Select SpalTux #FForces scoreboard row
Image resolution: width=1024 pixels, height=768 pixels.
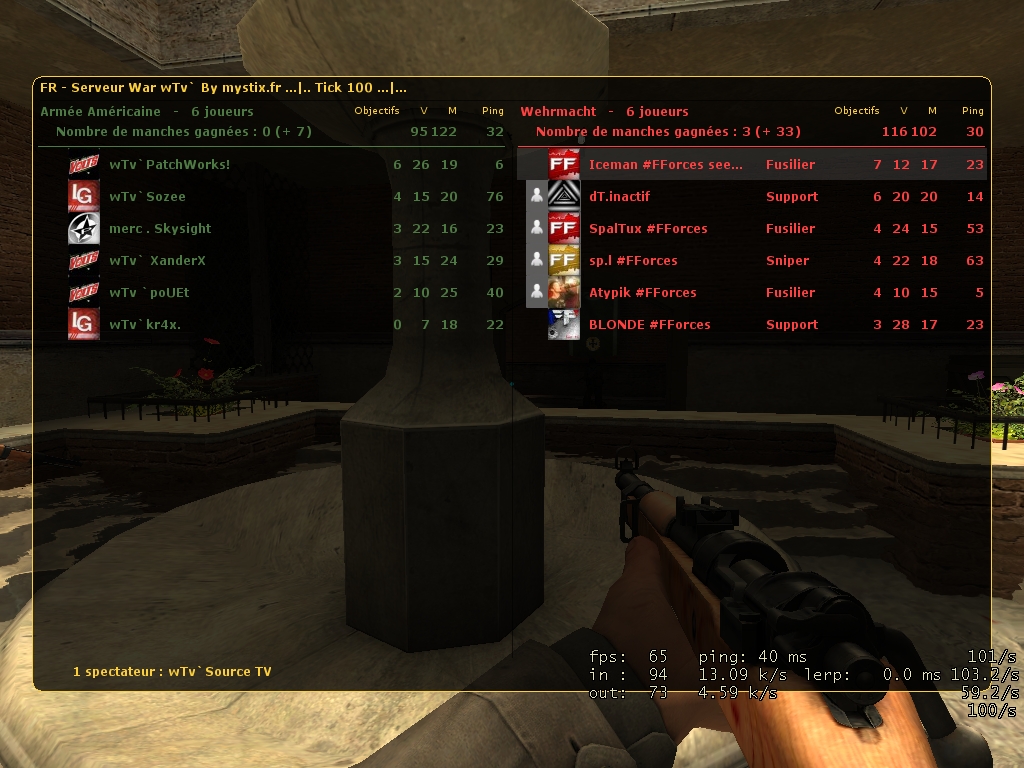point(648,229)
